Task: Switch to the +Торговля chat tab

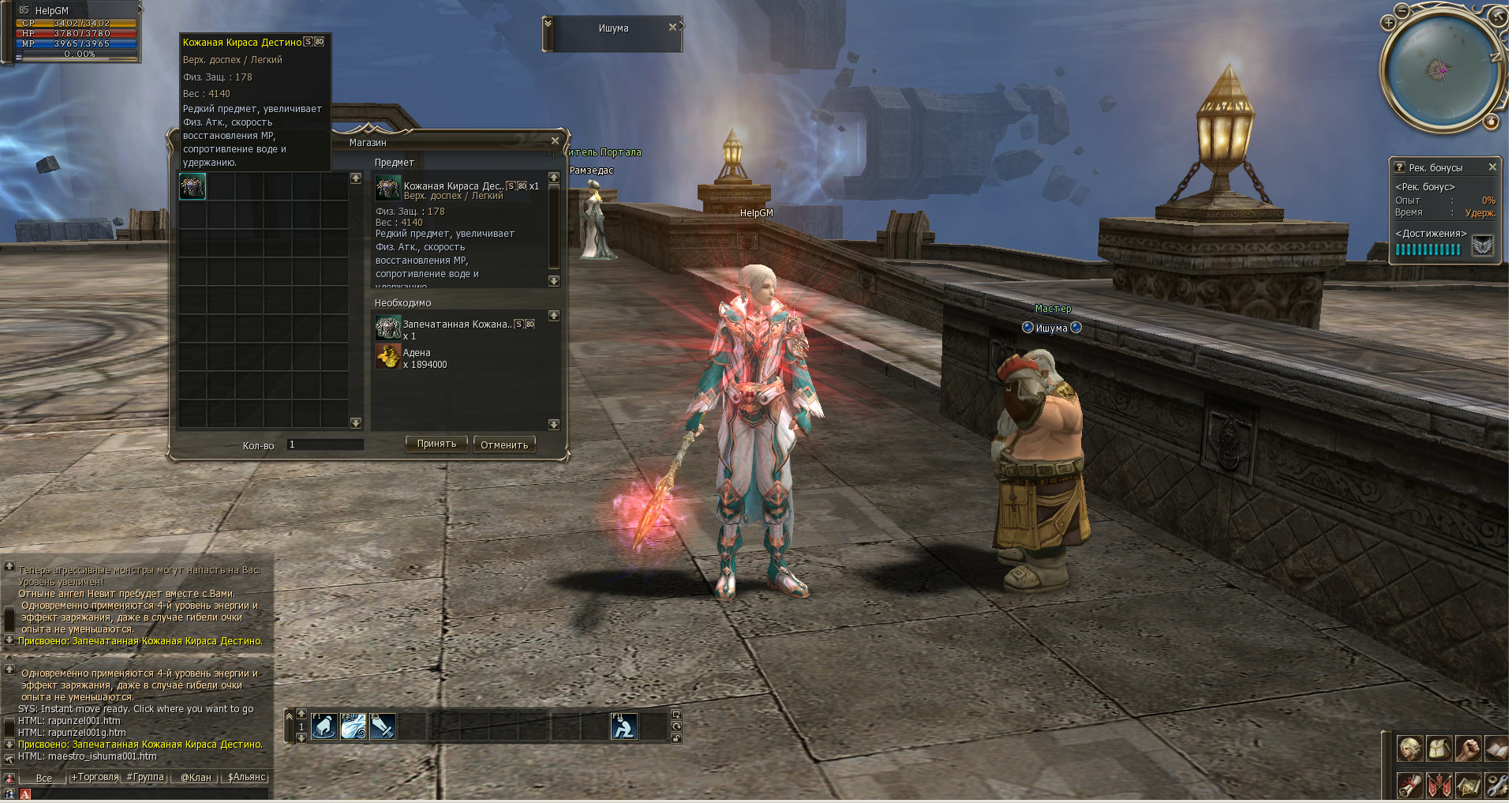Action: coord(95,778)
